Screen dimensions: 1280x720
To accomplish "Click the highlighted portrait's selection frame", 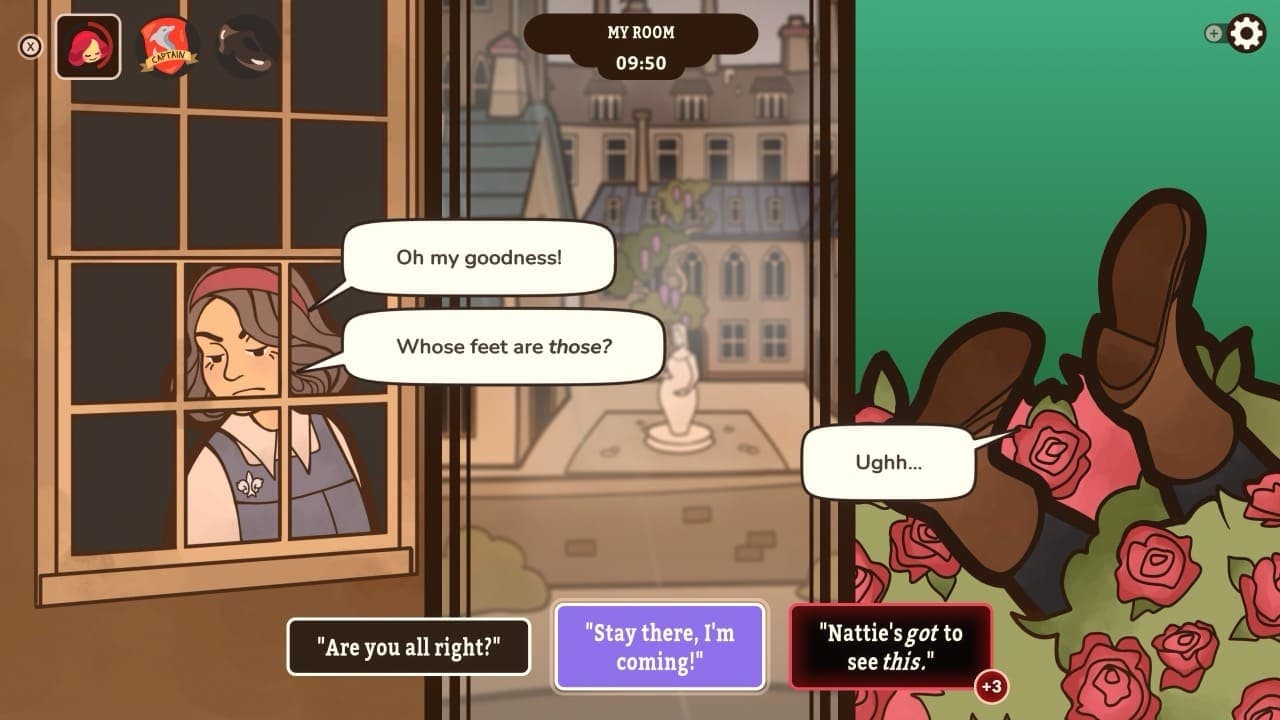I will pos(90,45).
